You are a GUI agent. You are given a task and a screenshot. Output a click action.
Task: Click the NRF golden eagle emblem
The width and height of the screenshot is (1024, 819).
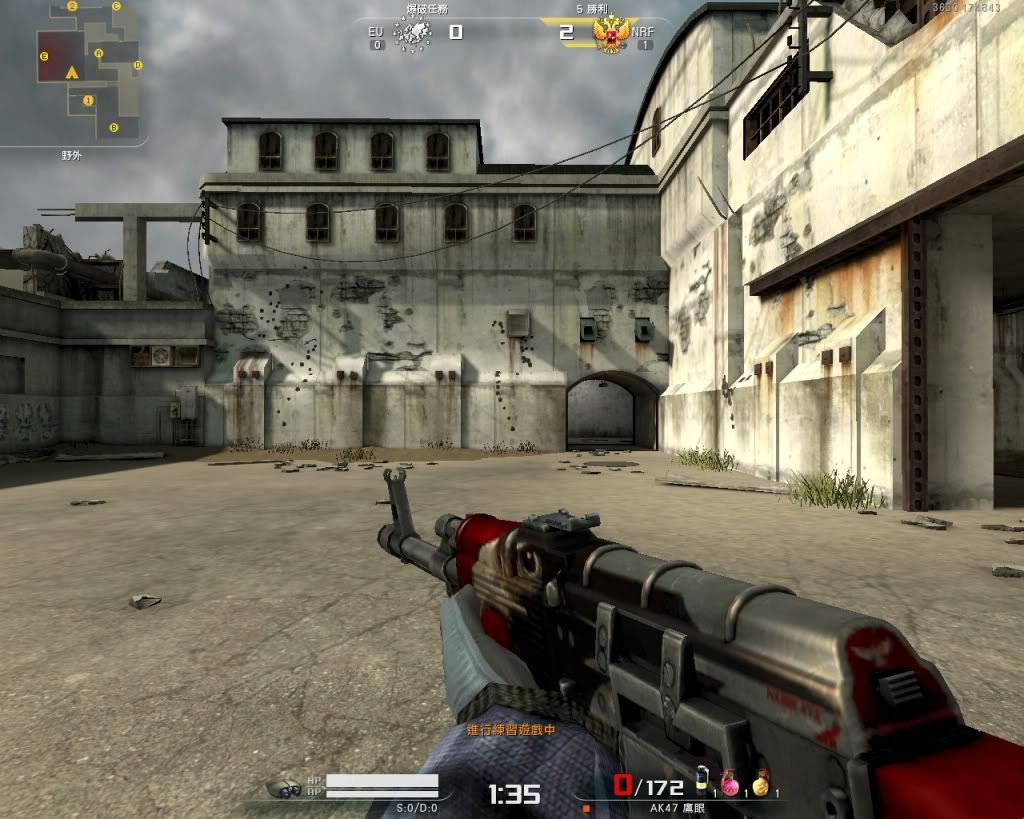[610, 35]
